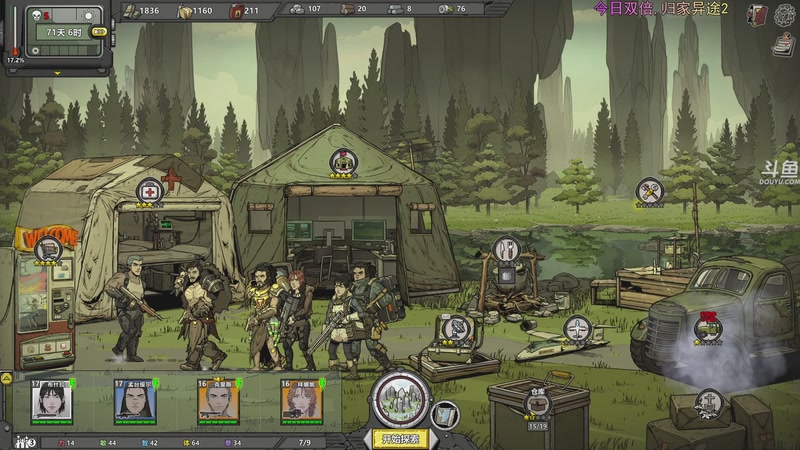Open the medical tent red cross icon
The image size is (800, 450).
pyautogui.click(x=150, y=190)
